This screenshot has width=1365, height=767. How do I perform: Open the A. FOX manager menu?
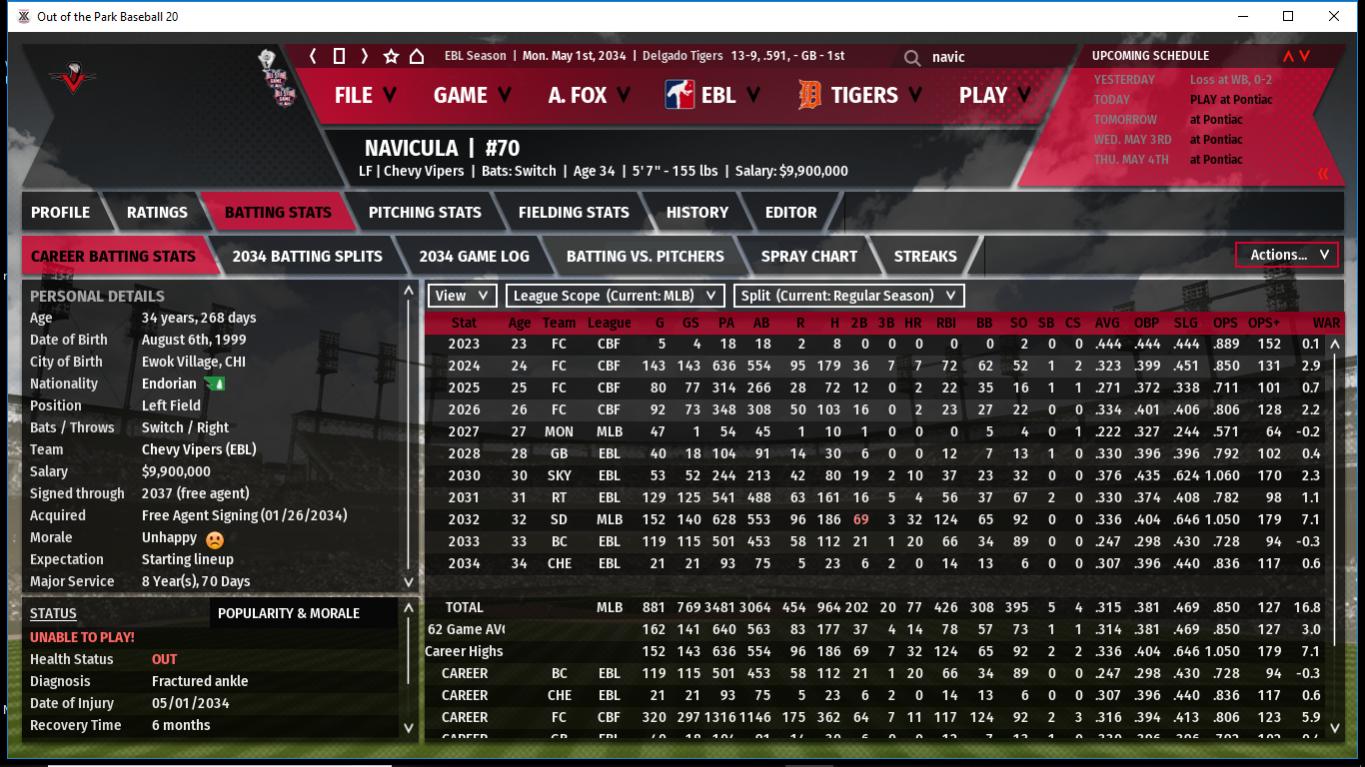(589, 95)
